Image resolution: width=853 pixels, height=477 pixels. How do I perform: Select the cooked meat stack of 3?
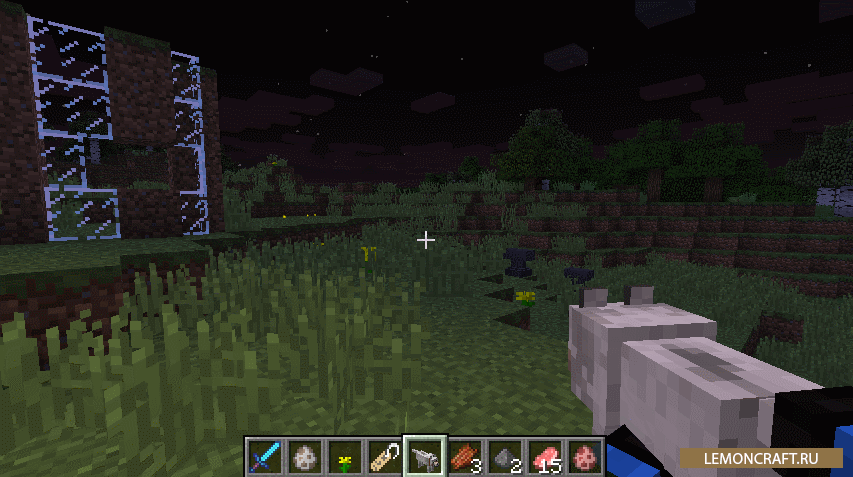pyautogui.click(x=464, y=456)
